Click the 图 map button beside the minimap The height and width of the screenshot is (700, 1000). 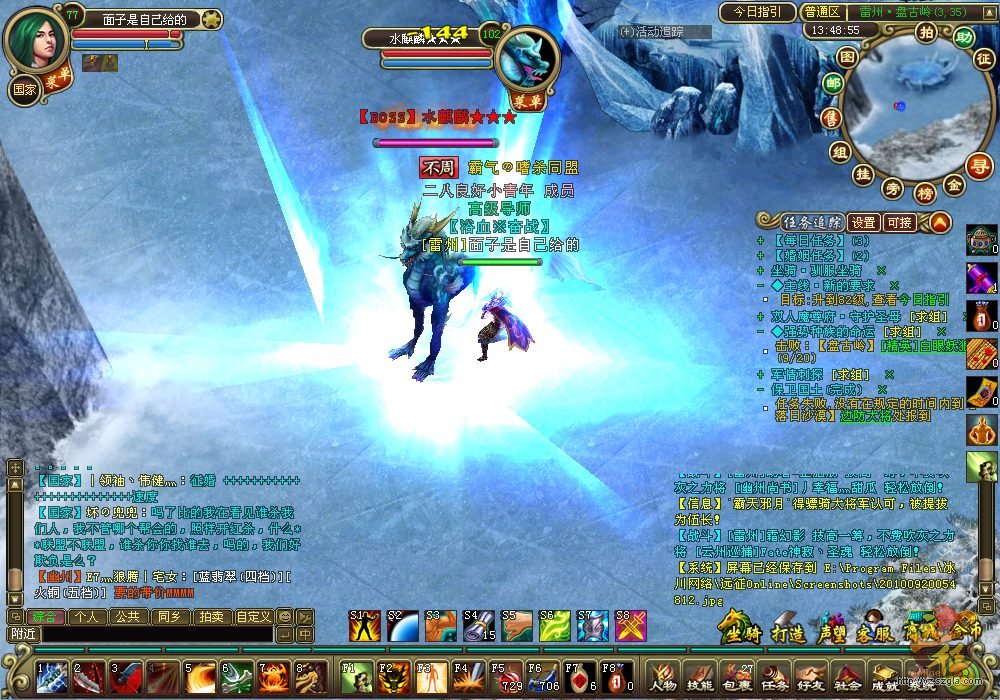847,57
